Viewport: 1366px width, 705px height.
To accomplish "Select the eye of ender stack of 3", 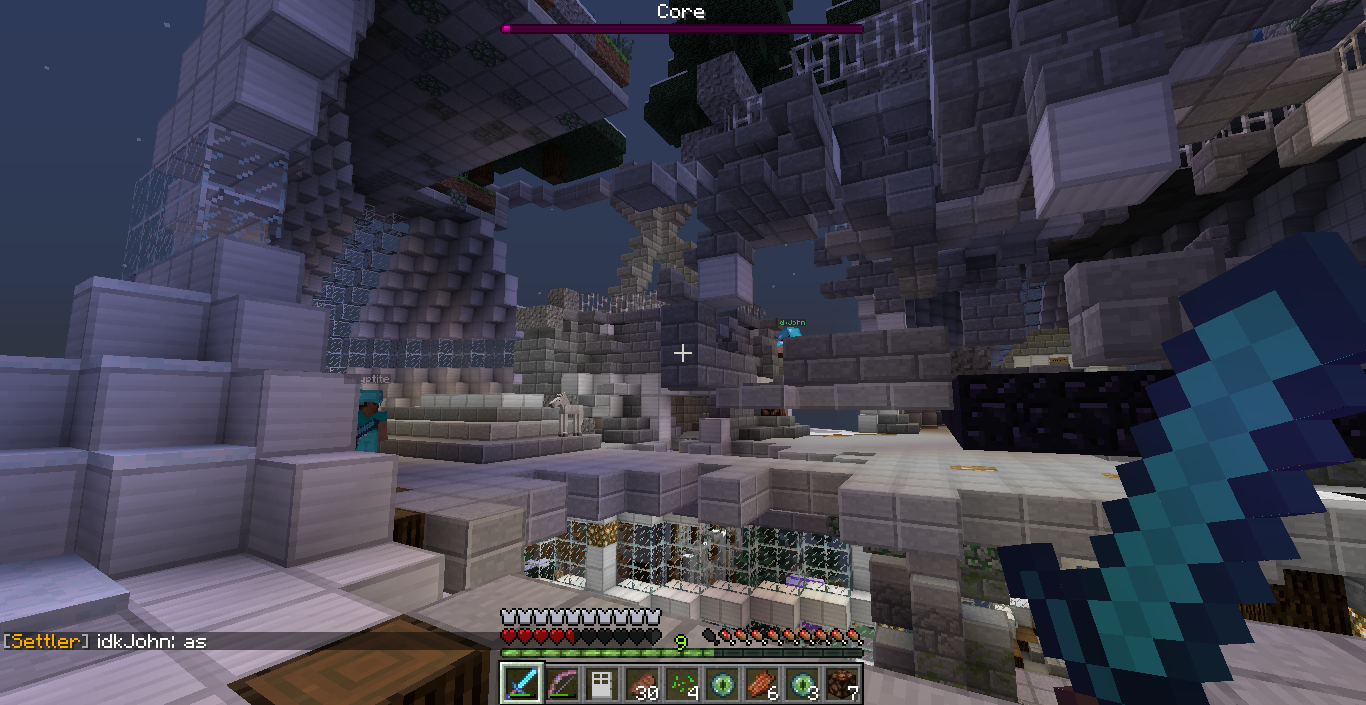I will click(801, 684).
